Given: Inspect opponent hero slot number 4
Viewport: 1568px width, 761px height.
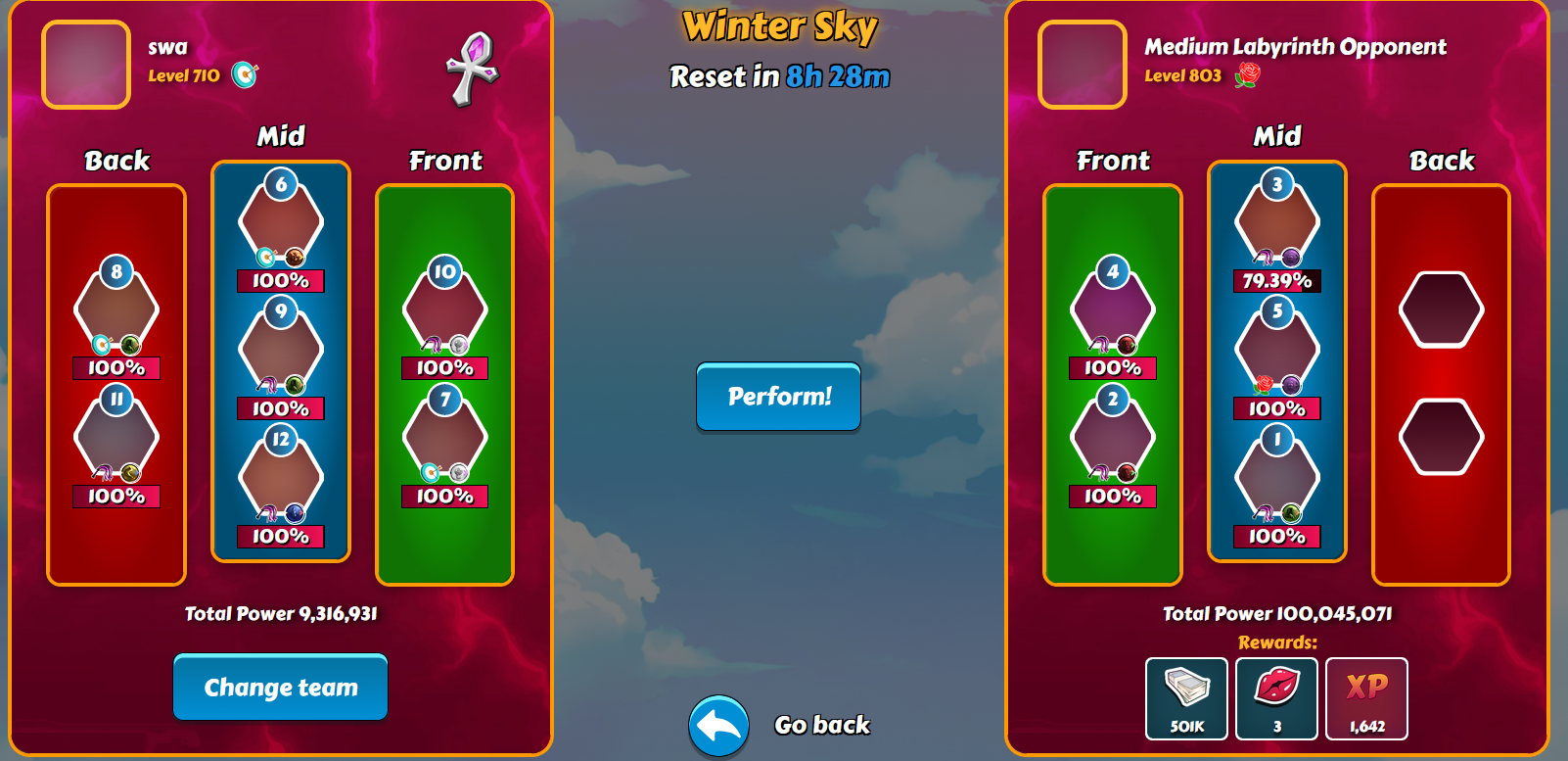Looking at the screenshot, I should coord(1113,310).
